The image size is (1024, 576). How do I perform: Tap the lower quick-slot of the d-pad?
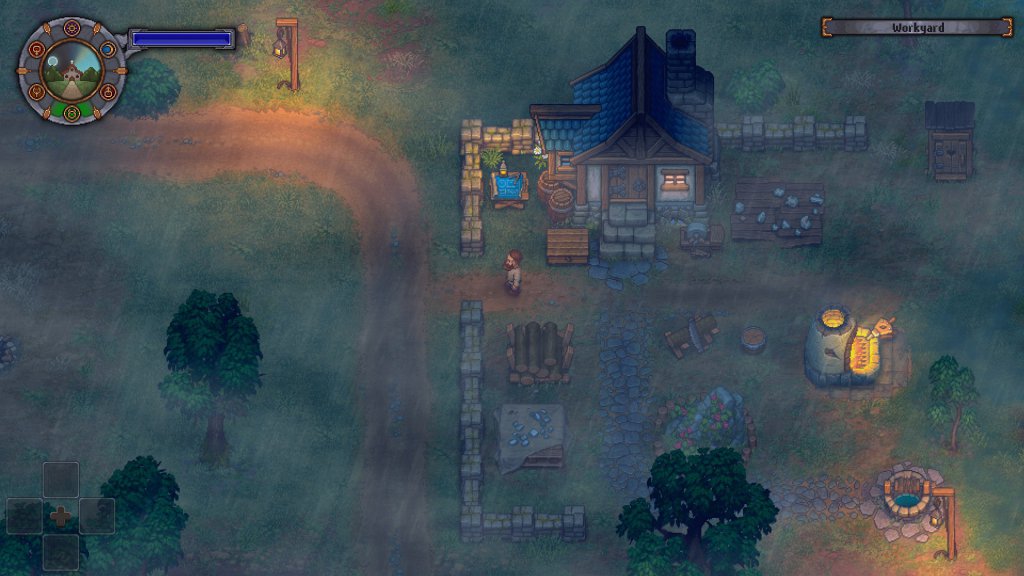(61, 552)
